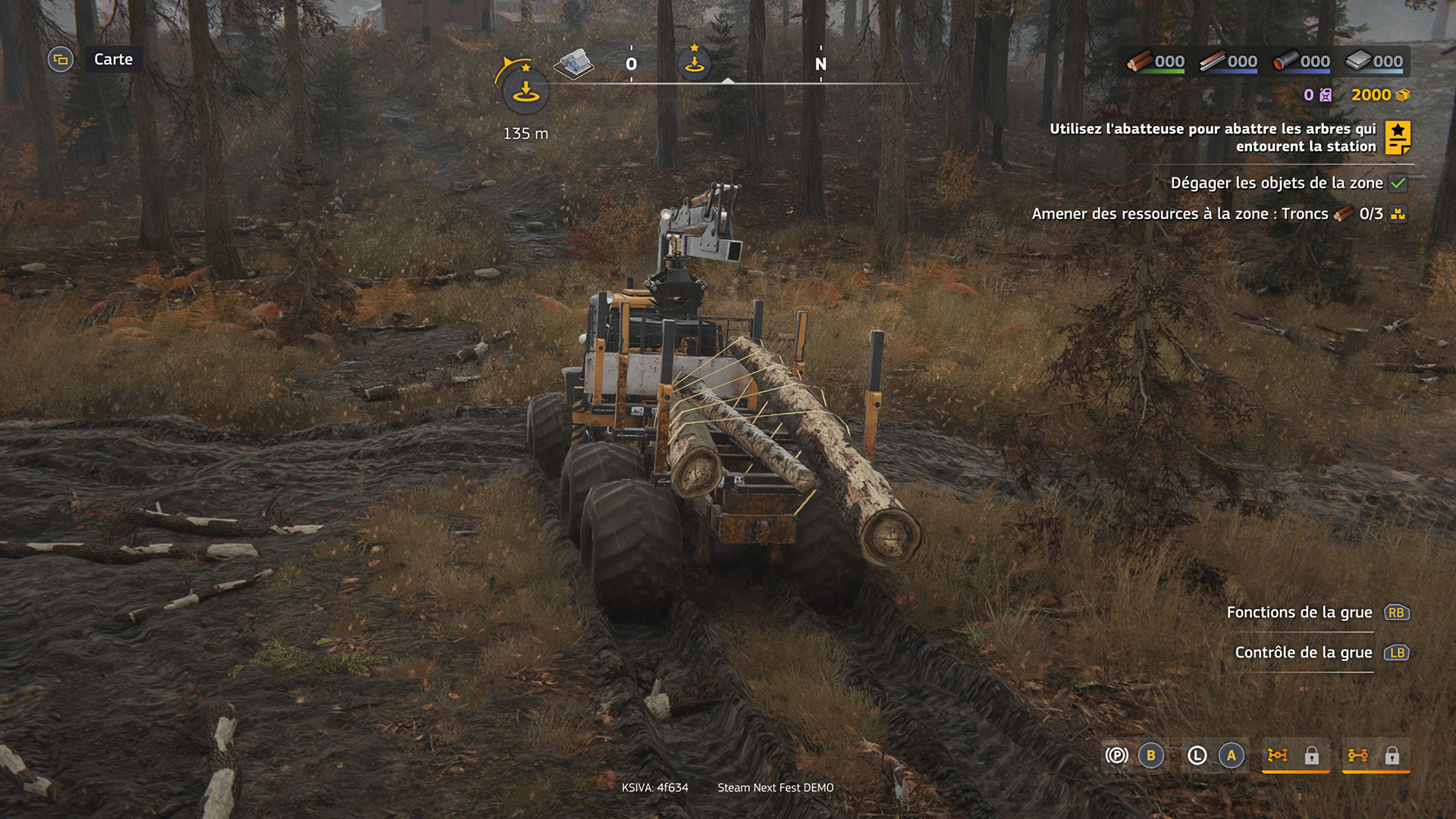Viewport: 1456px width, 819px height.
Task: Open the yellow star mission objective icon
Action: point(1398,137)
